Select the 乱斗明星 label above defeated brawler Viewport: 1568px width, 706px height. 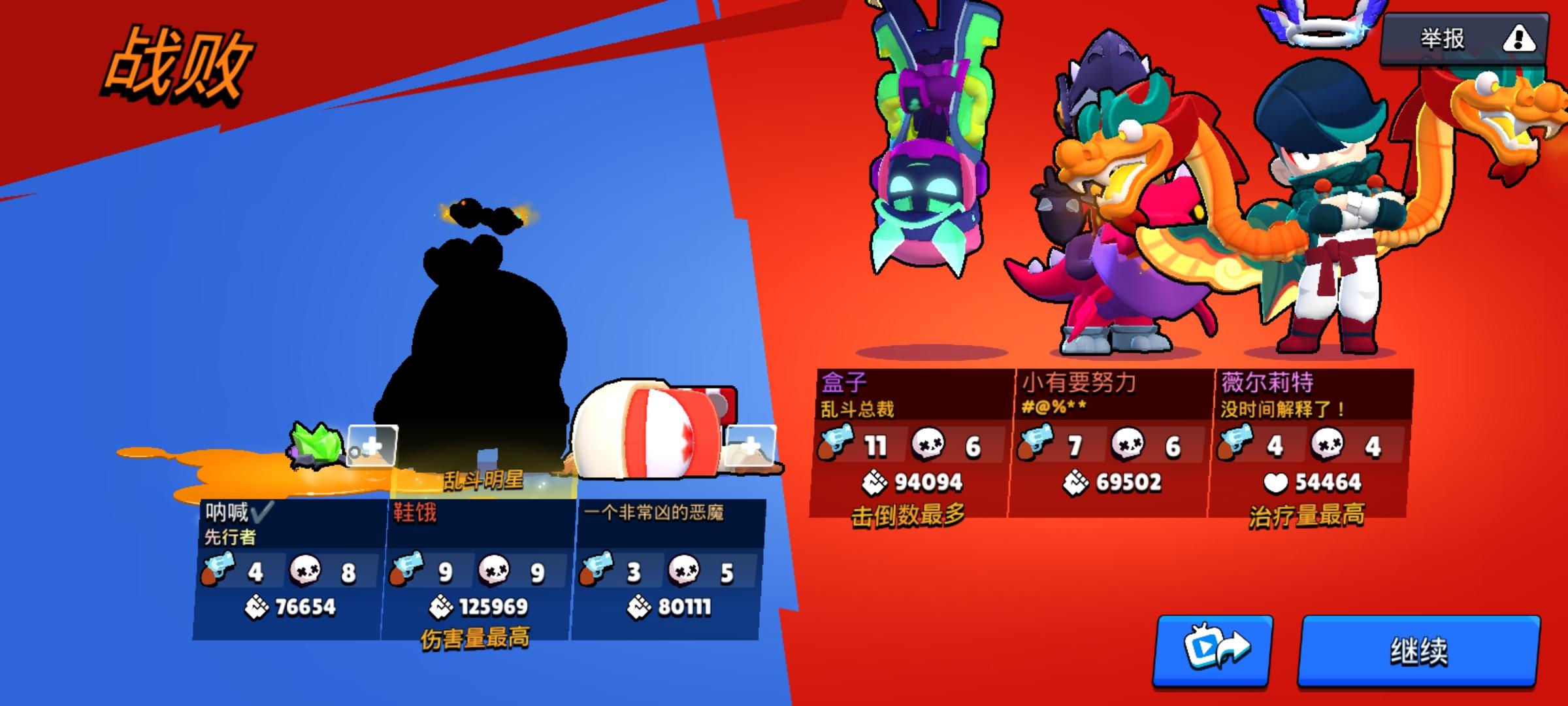coord(483,479)
